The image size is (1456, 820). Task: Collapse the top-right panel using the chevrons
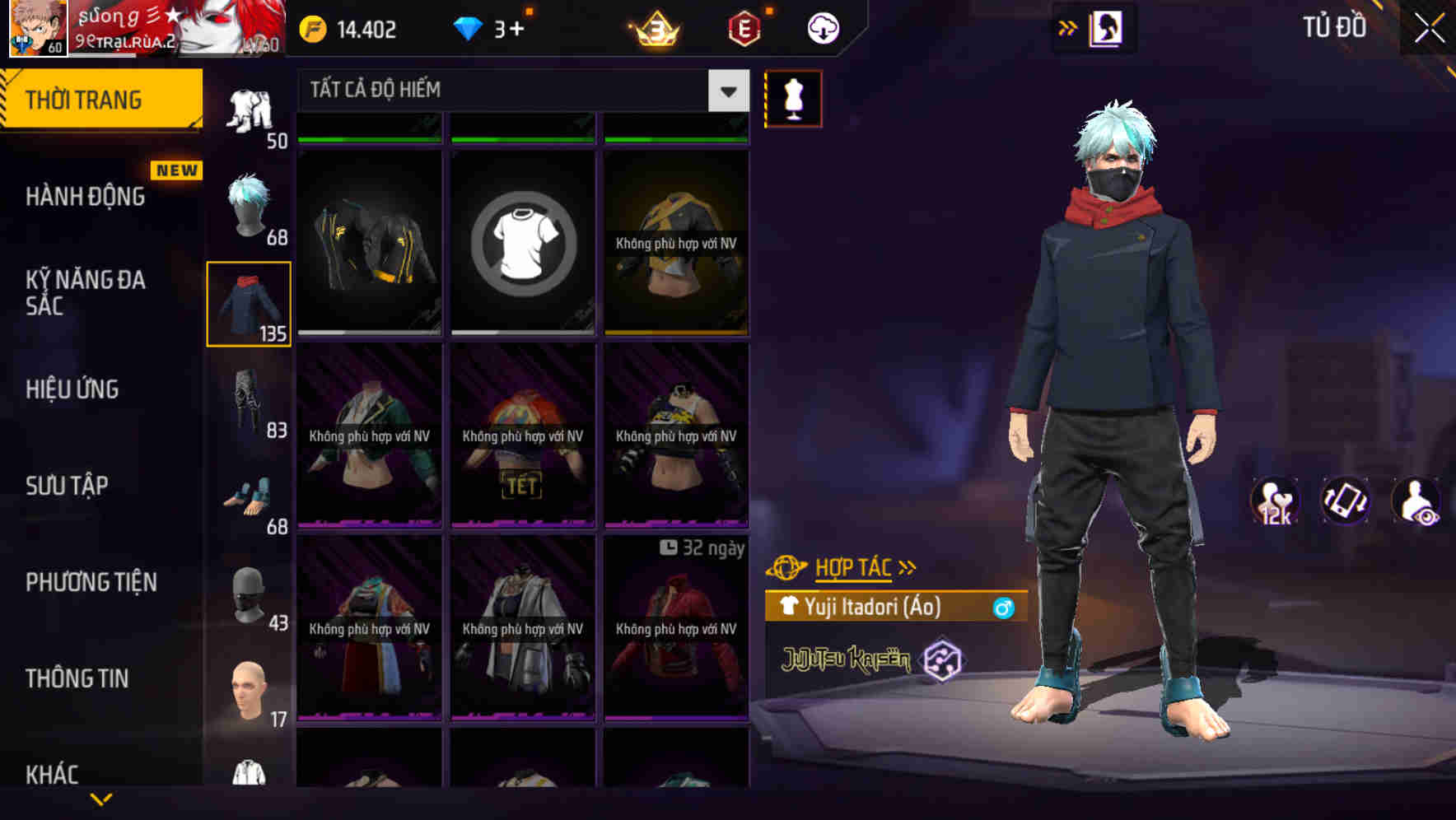(x=1068, y=26)
